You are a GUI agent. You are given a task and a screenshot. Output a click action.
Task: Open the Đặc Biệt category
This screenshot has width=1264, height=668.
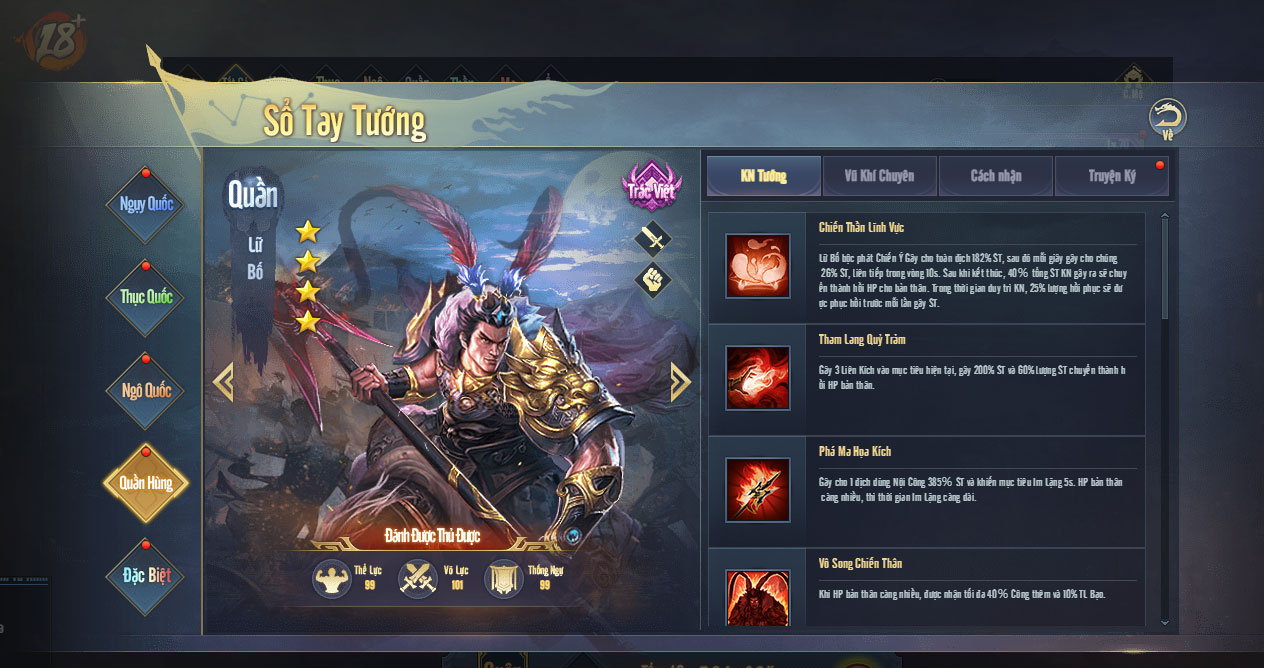[x=146, y=576]
